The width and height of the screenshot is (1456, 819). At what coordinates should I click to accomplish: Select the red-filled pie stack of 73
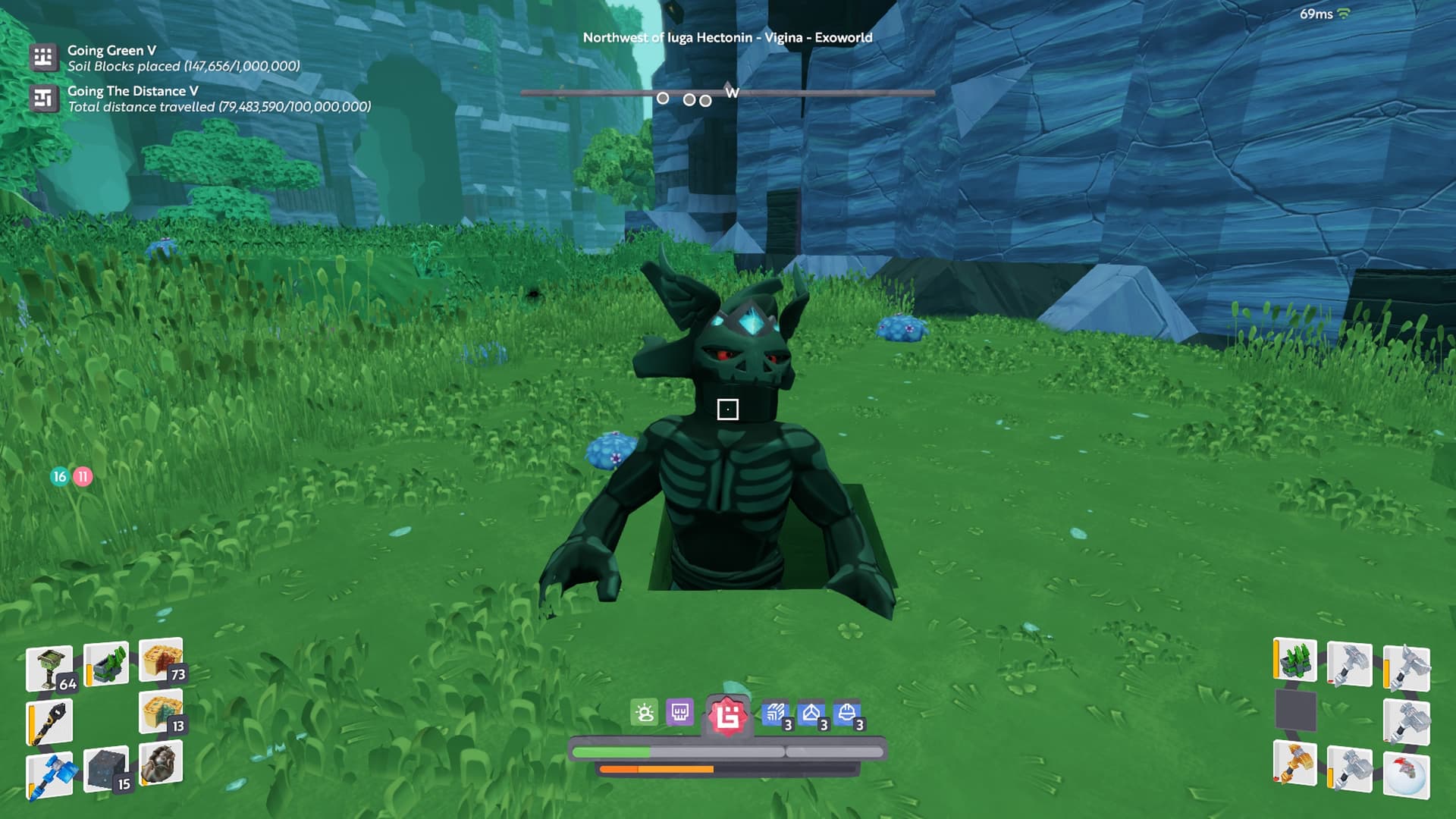click(x=161, y=659)
